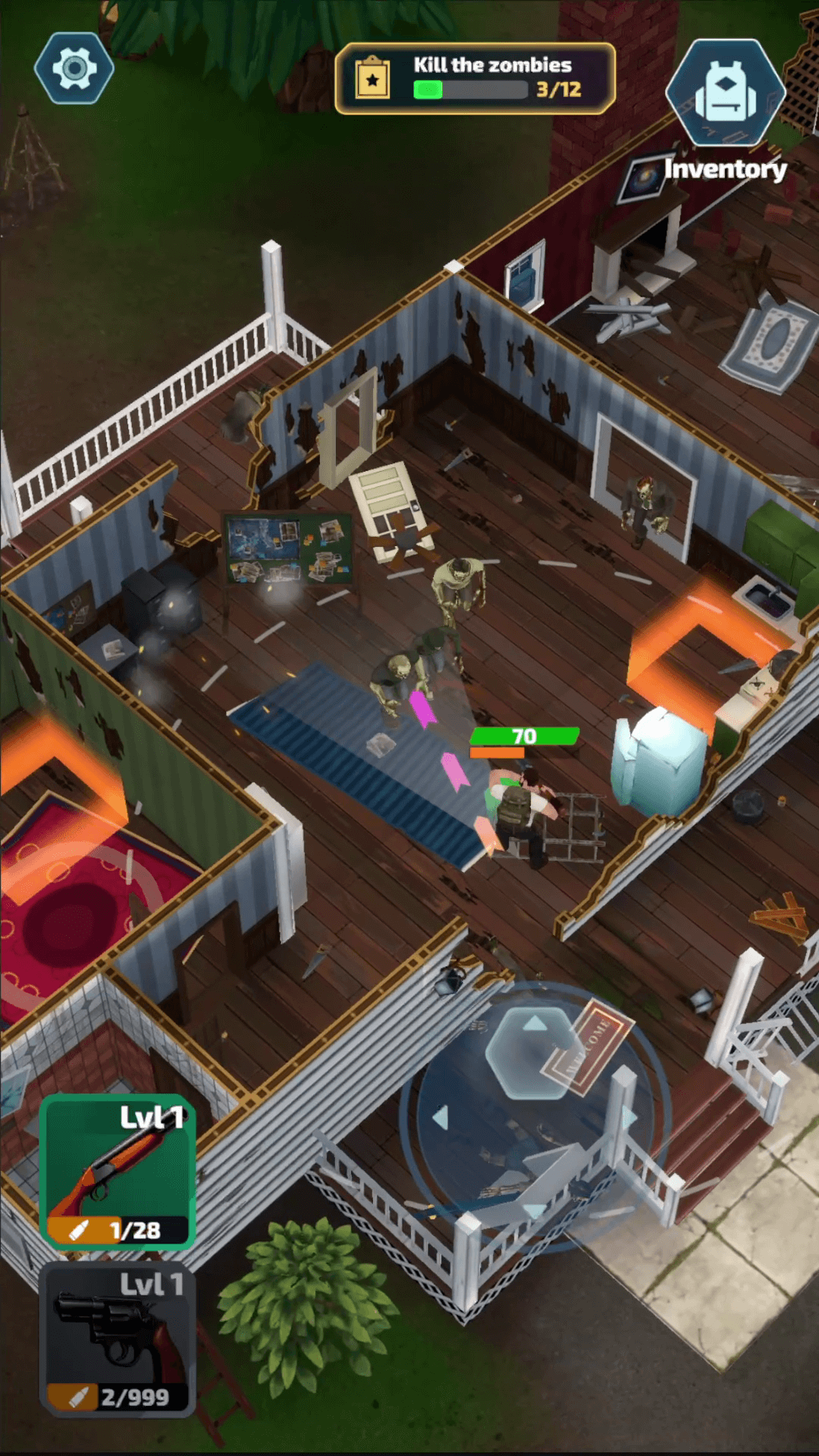Screen dimensions: 819x1456
Task: Switch to the Lvl 1 revolver slot
Action: (118, 1338)
